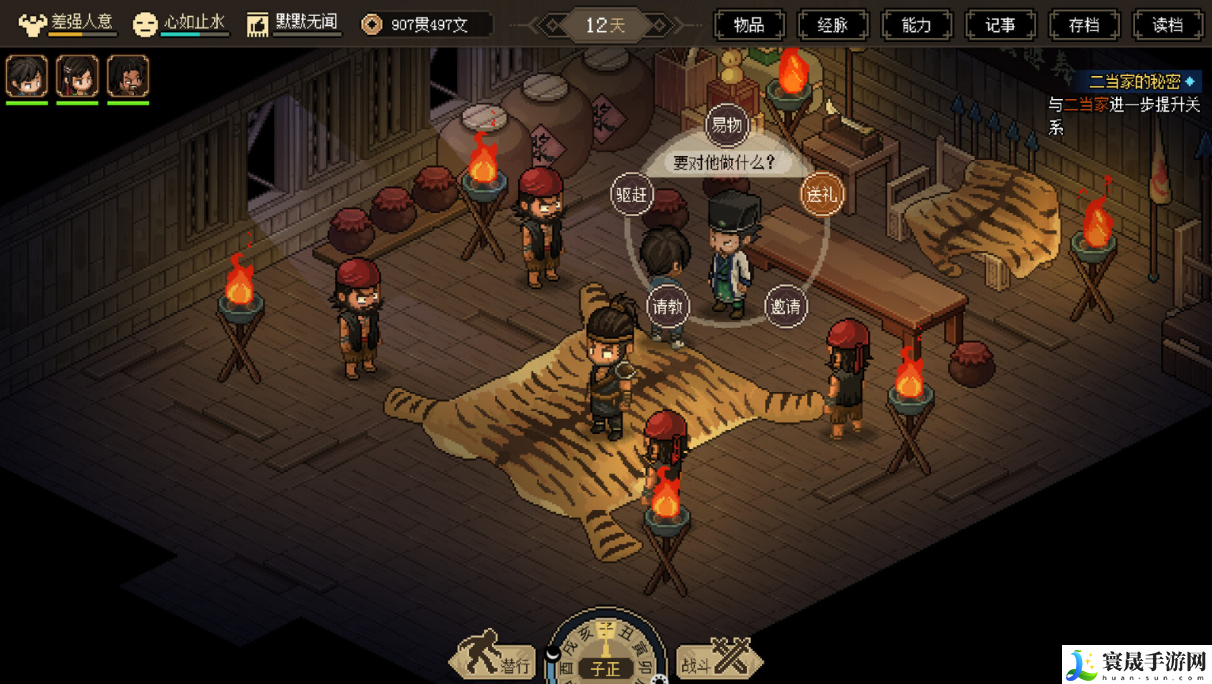Select the bearded man party portrait
Viewport: 1212px width, 684px height.
(x=128, y=76)
